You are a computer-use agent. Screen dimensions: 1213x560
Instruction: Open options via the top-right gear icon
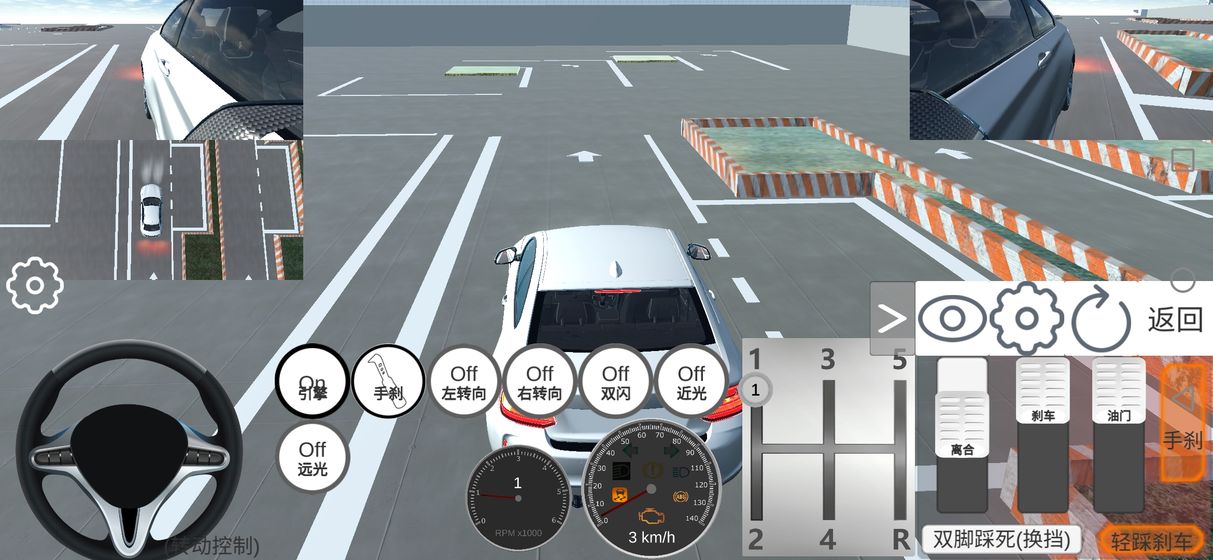(x=1026, y=319)
